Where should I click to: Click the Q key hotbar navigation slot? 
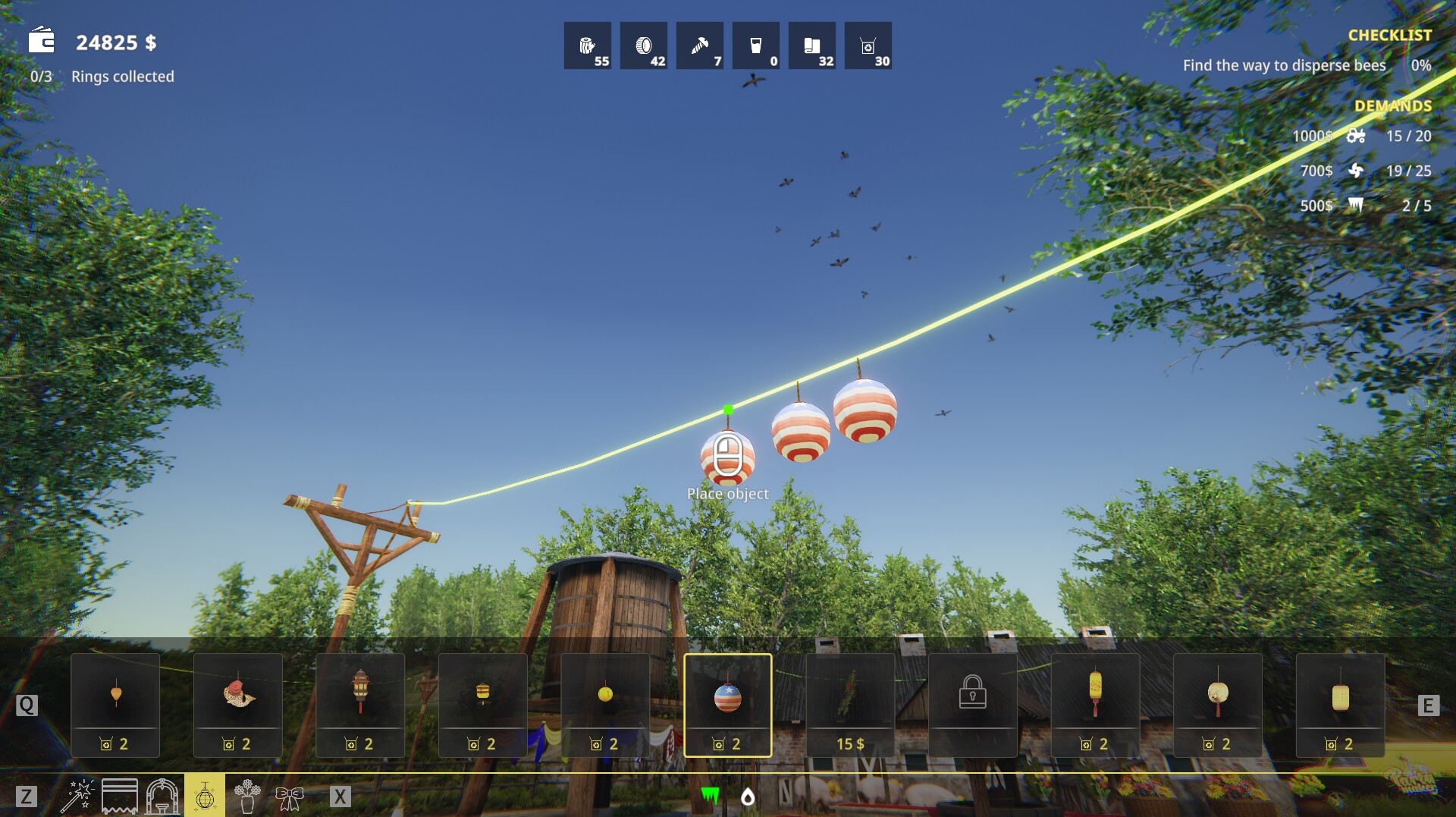[x=28, y=705]
